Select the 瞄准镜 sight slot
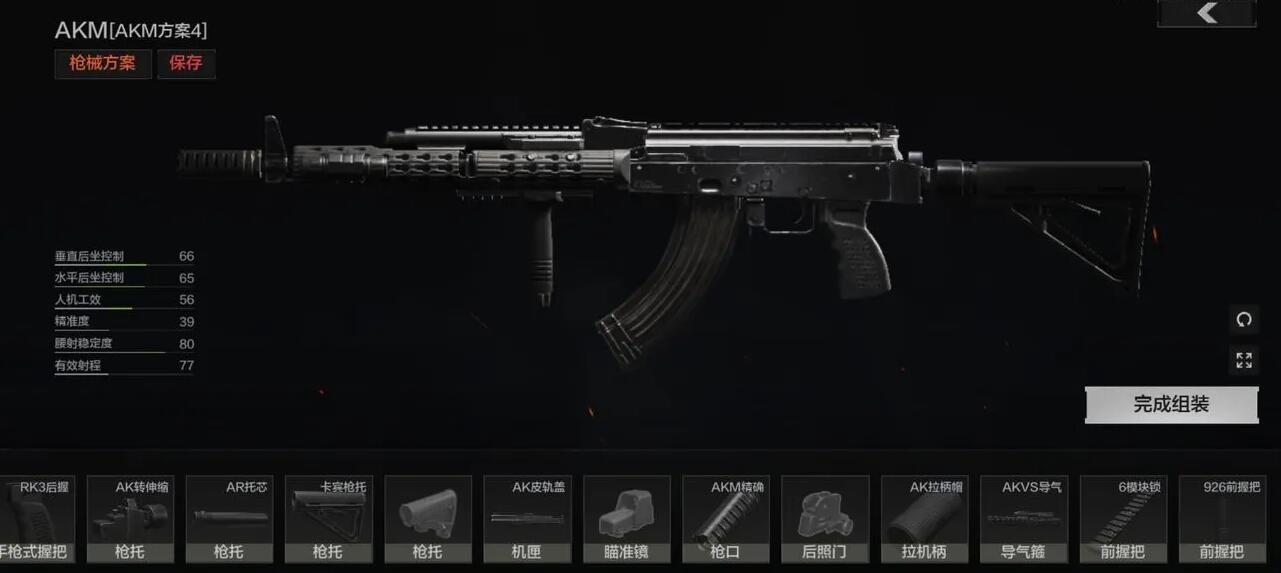 pos(626,518)
